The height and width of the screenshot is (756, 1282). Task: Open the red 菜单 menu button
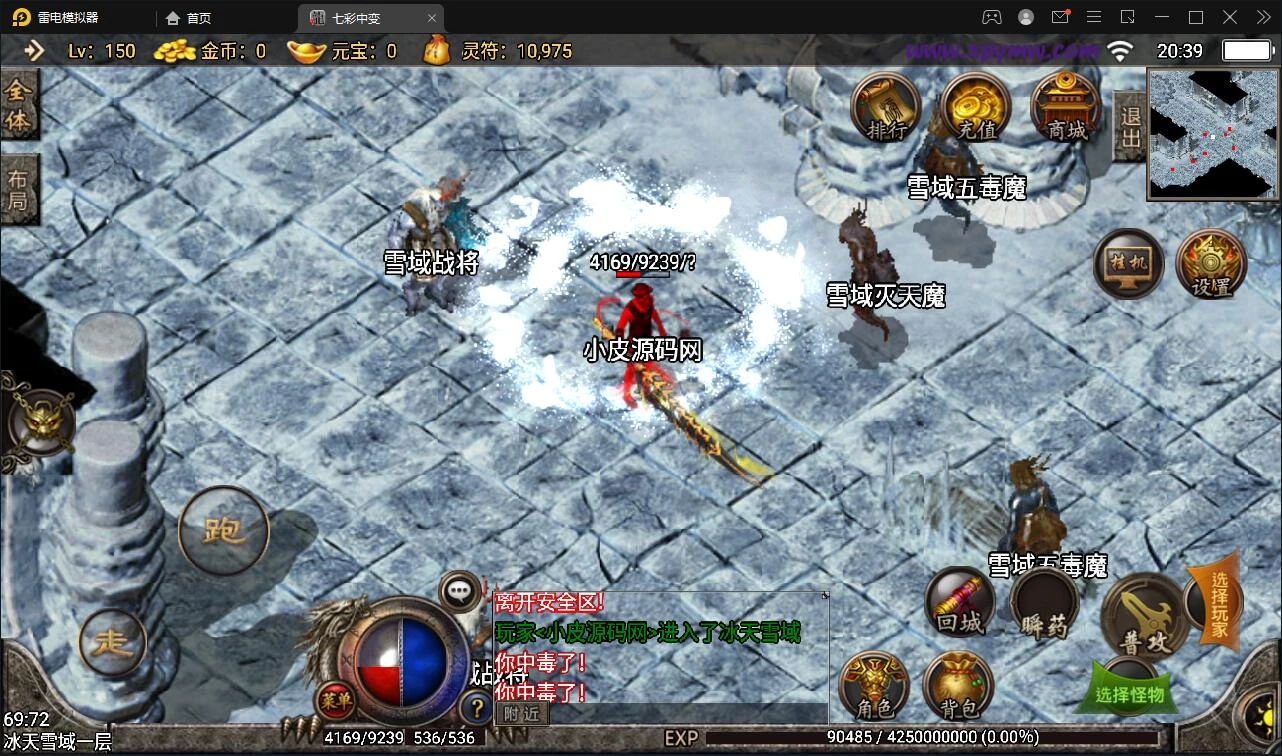click(x=336, y=700)
